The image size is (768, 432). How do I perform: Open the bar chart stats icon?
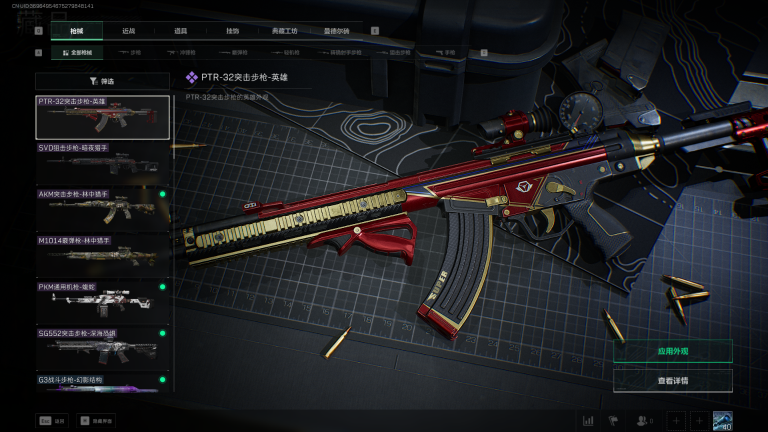tap(588, 421)
